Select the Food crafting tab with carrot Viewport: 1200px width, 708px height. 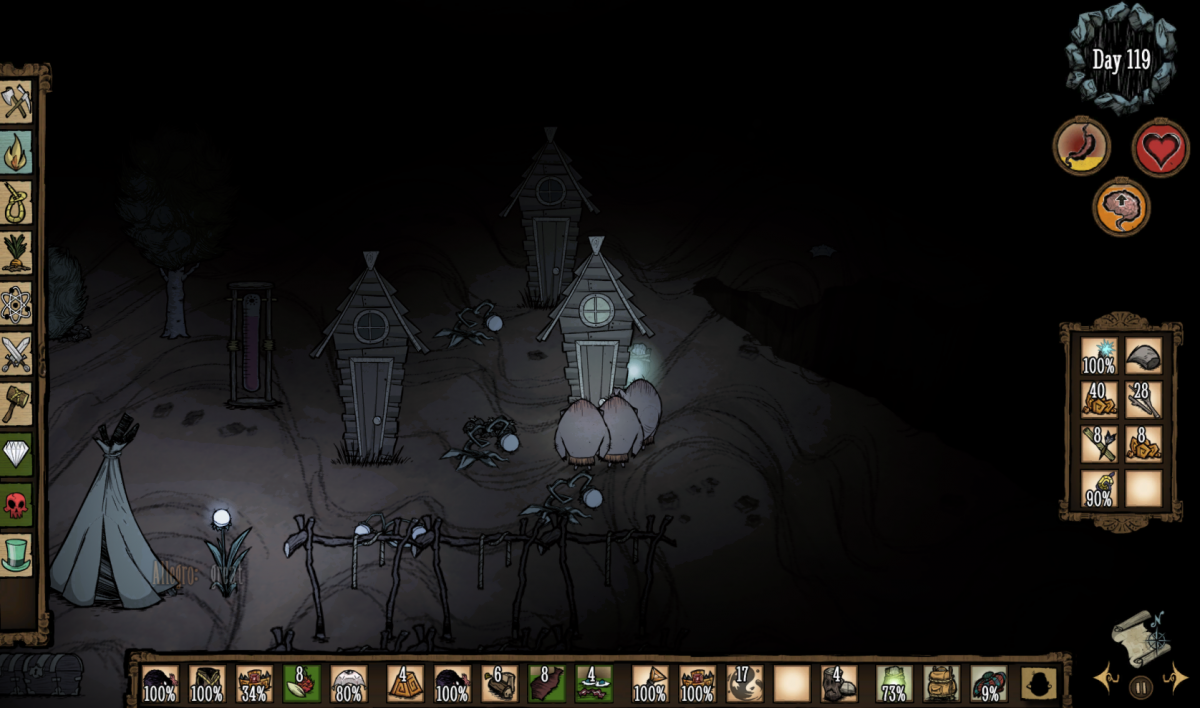click(16, 253)
